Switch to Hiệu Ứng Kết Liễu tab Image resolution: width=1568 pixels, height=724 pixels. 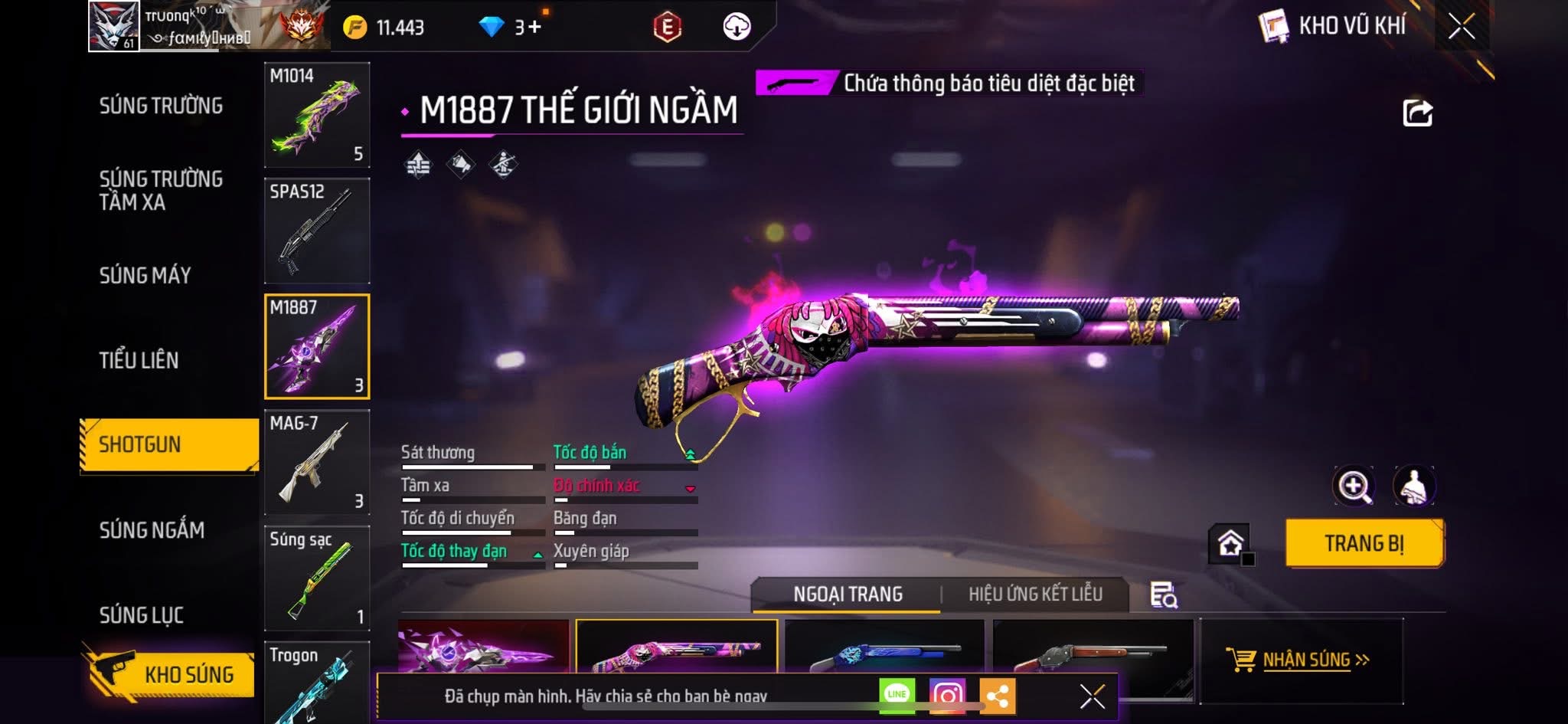point(1035,594)
